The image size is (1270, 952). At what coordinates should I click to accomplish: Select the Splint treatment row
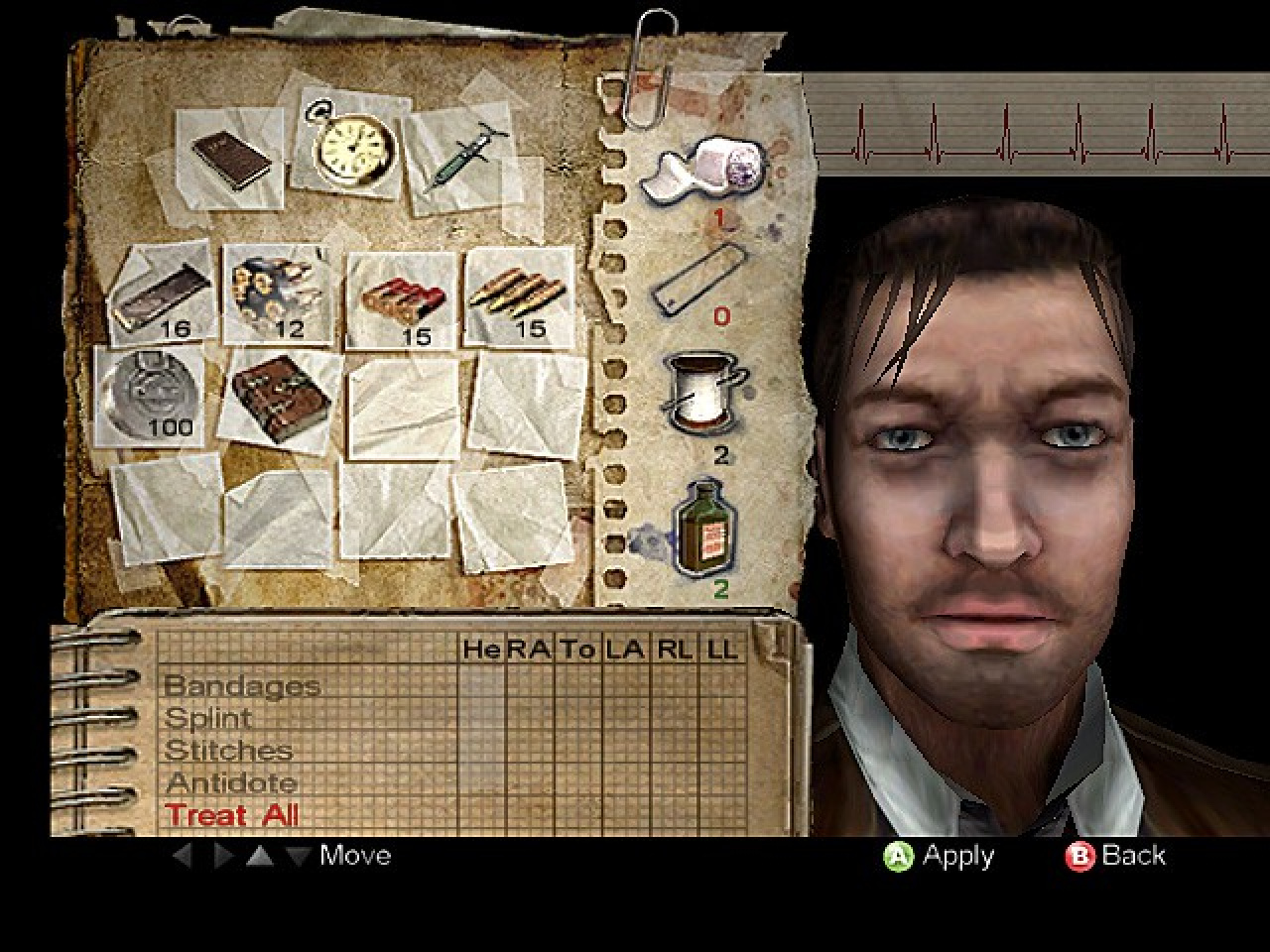coord(208,718)
